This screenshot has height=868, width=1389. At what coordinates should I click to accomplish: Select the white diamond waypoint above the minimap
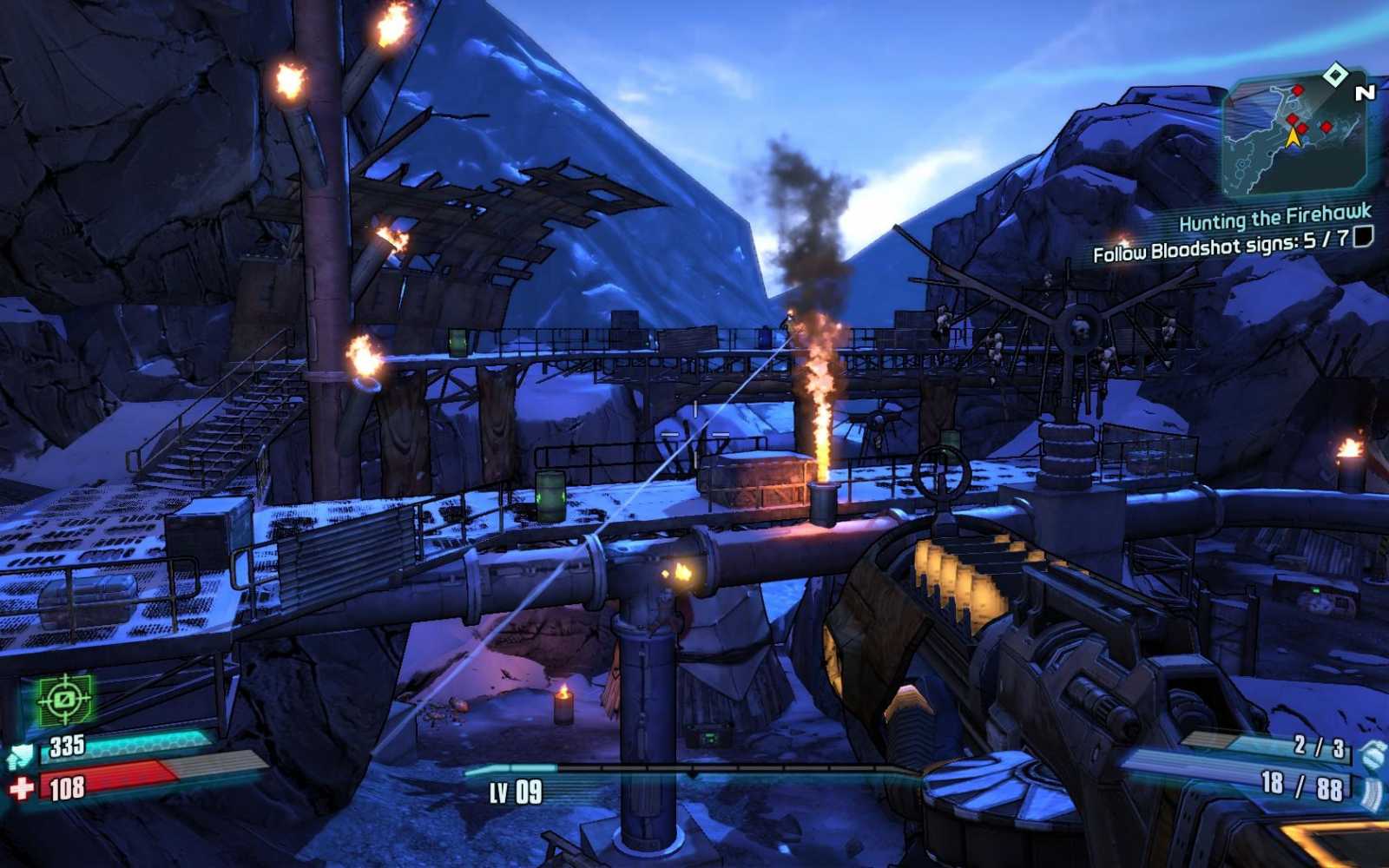[x=1334, y=74]
